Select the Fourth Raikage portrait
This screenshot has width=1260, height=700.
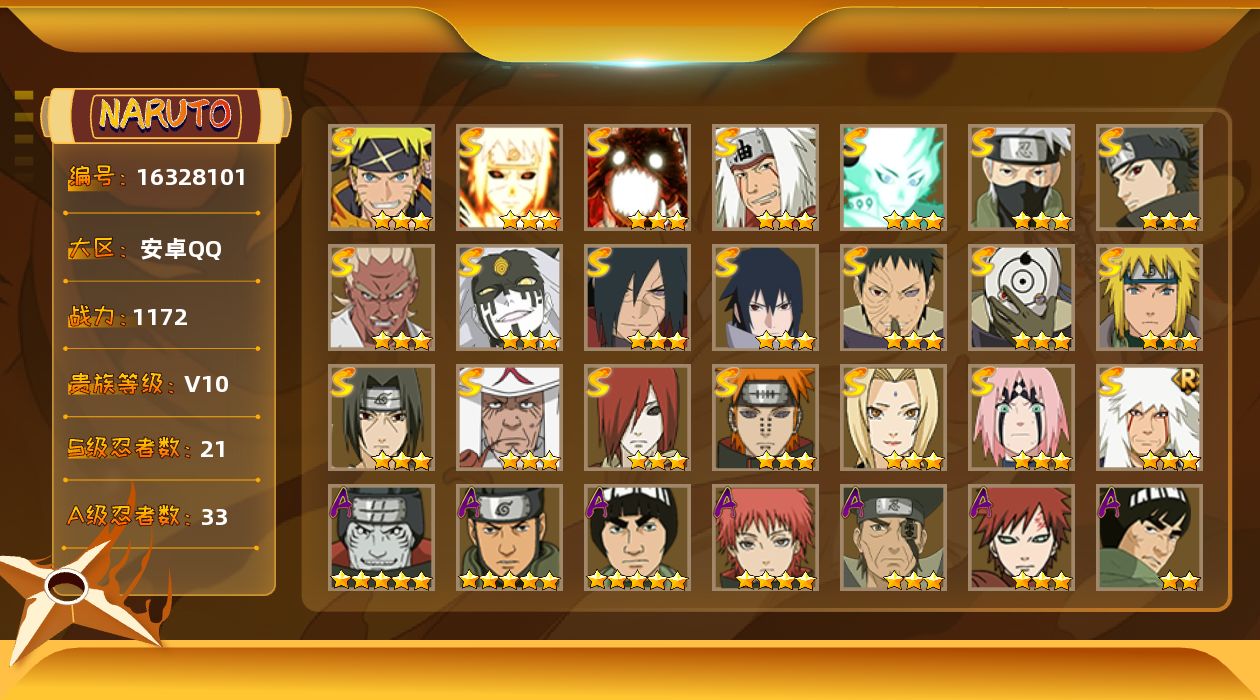(381, 297)
